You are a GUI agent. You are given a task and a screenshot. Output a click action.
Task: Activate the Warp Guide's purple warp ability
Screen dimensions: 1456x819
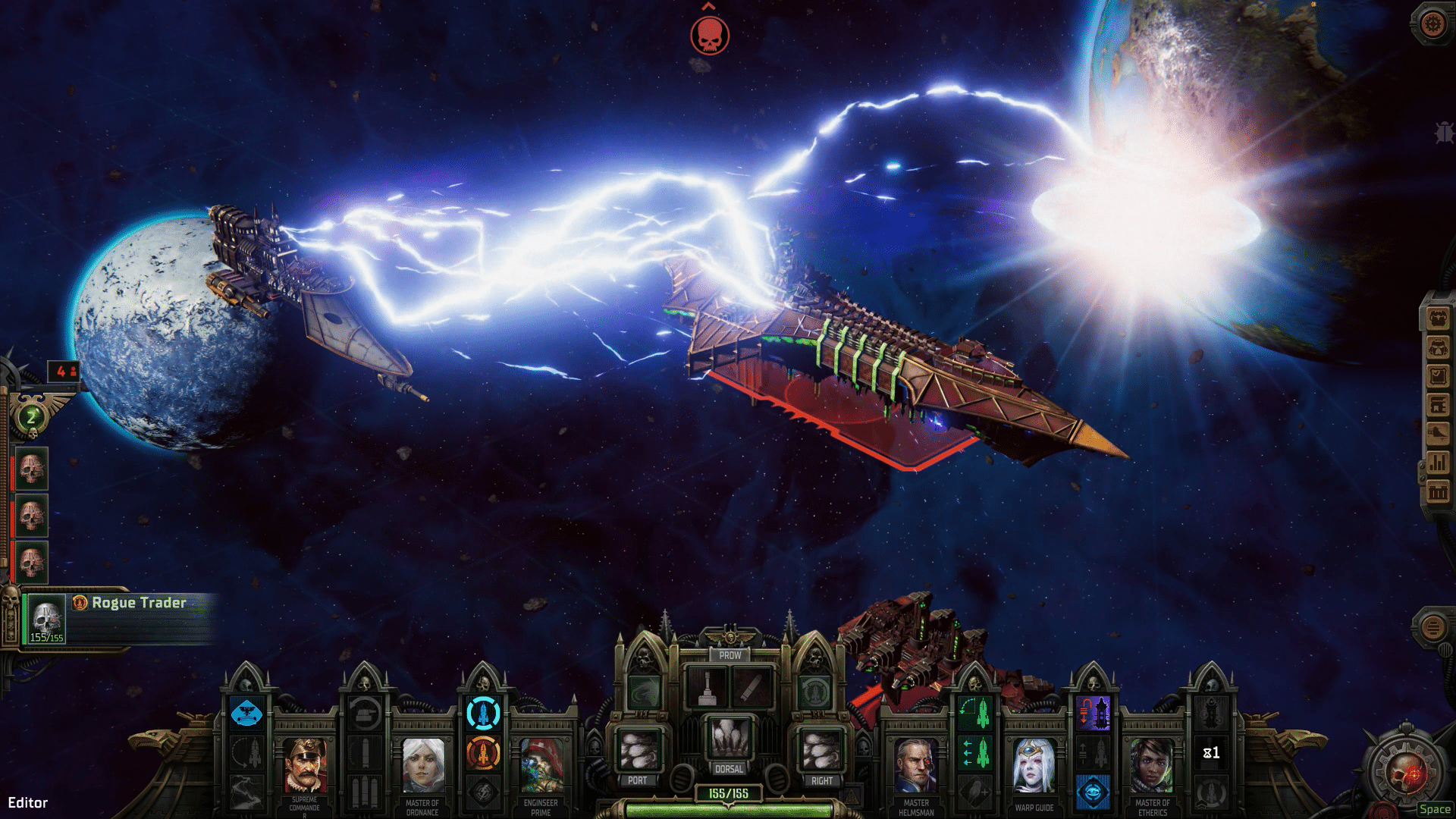point(1094,713)
